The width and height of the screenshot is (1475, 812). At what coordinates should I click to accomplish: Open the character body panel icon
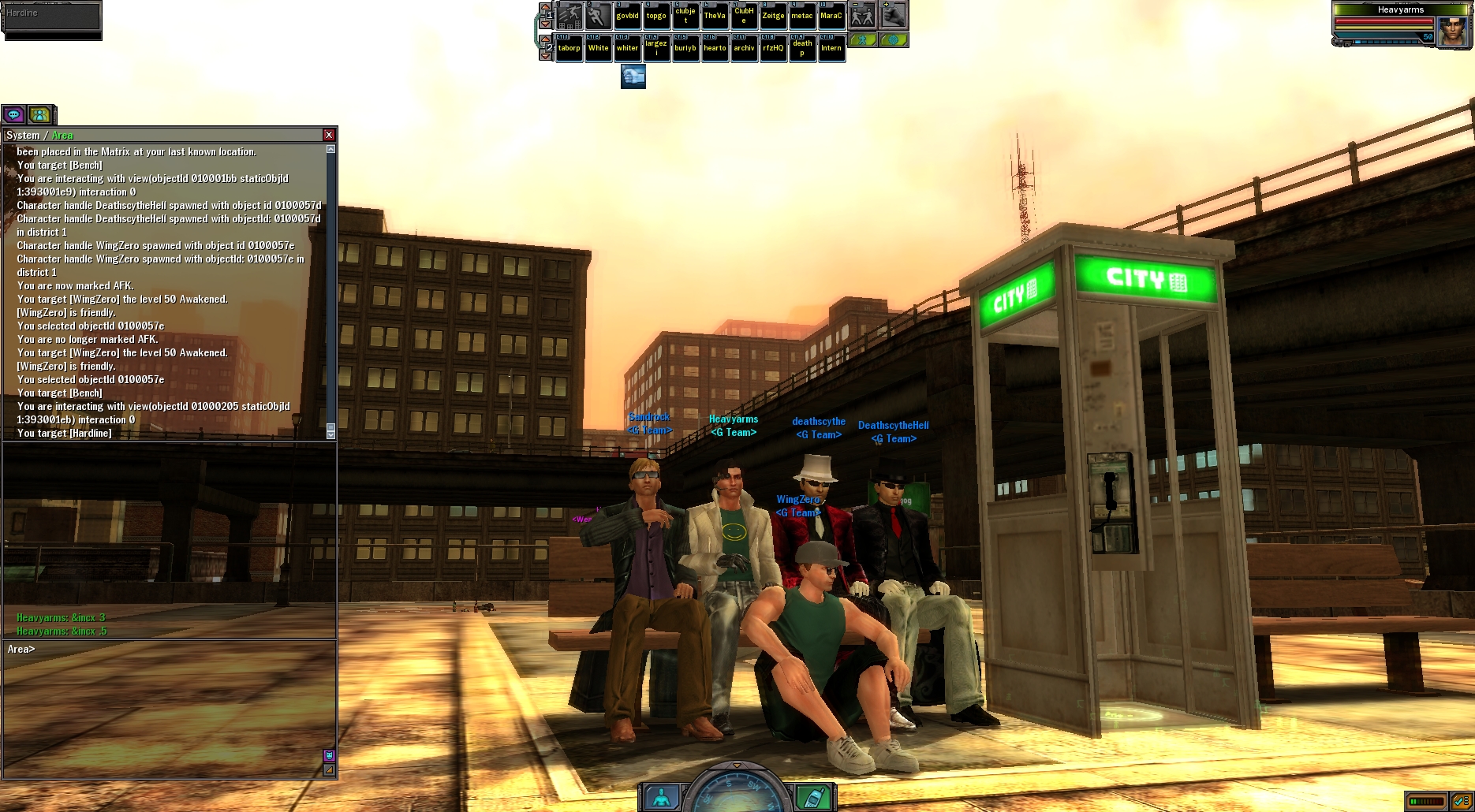click(x=662, y=797)
